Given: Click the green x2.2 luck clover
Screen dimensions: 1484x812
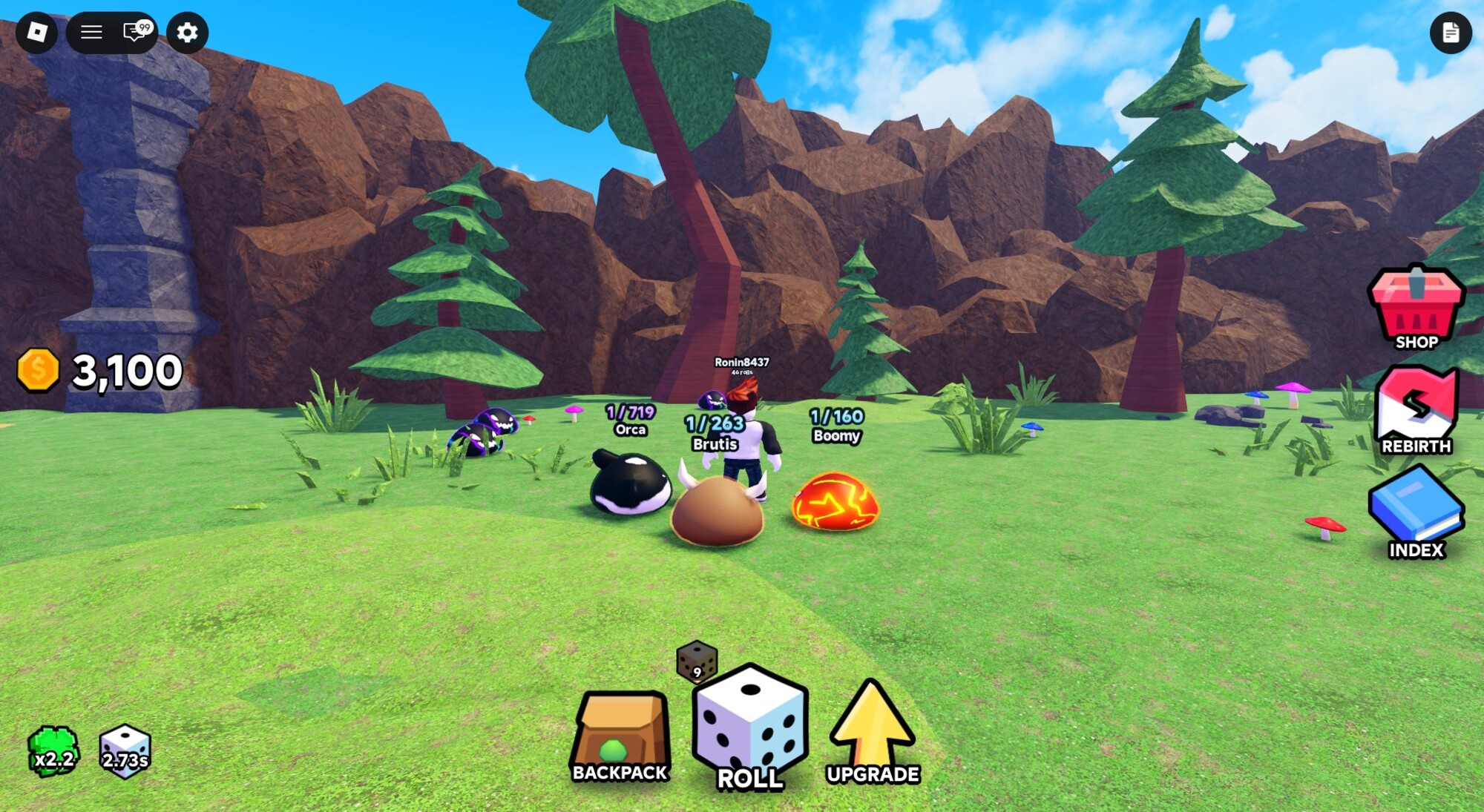Looking at the screenshot, I should click(53, 751).
